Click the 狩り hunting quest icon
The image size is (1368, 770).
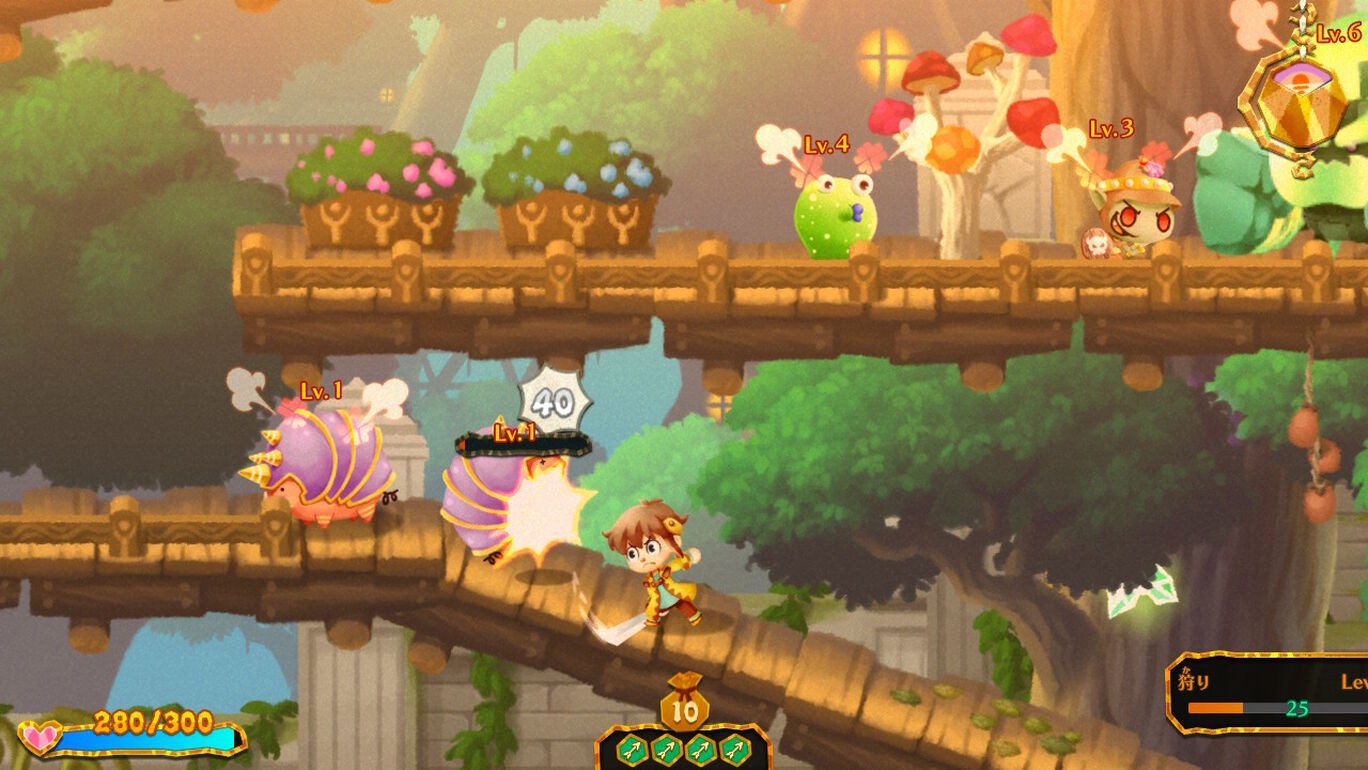[1193, 680]
